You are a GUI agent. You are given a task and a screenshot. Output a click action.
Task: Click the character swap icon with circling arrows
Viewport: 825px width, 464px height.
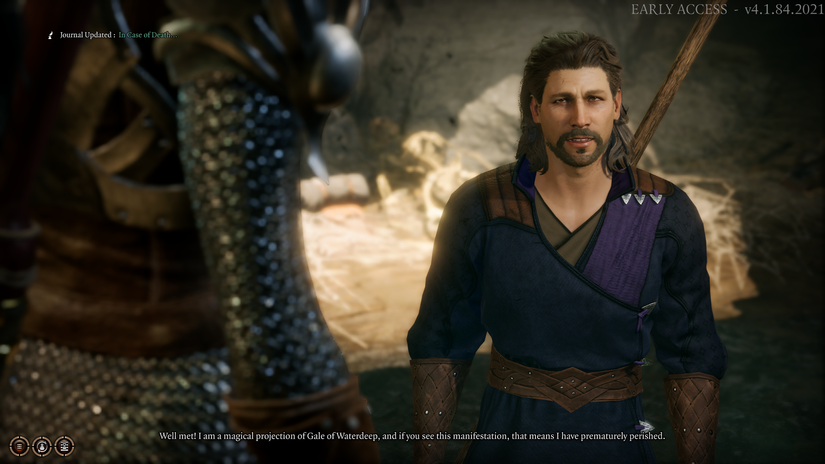tap(42, 446)
